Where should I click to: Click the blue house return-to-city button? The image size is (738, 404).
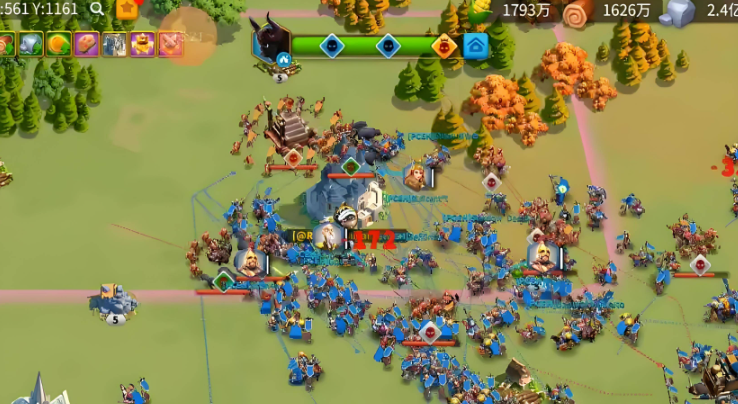pos(476,45)
